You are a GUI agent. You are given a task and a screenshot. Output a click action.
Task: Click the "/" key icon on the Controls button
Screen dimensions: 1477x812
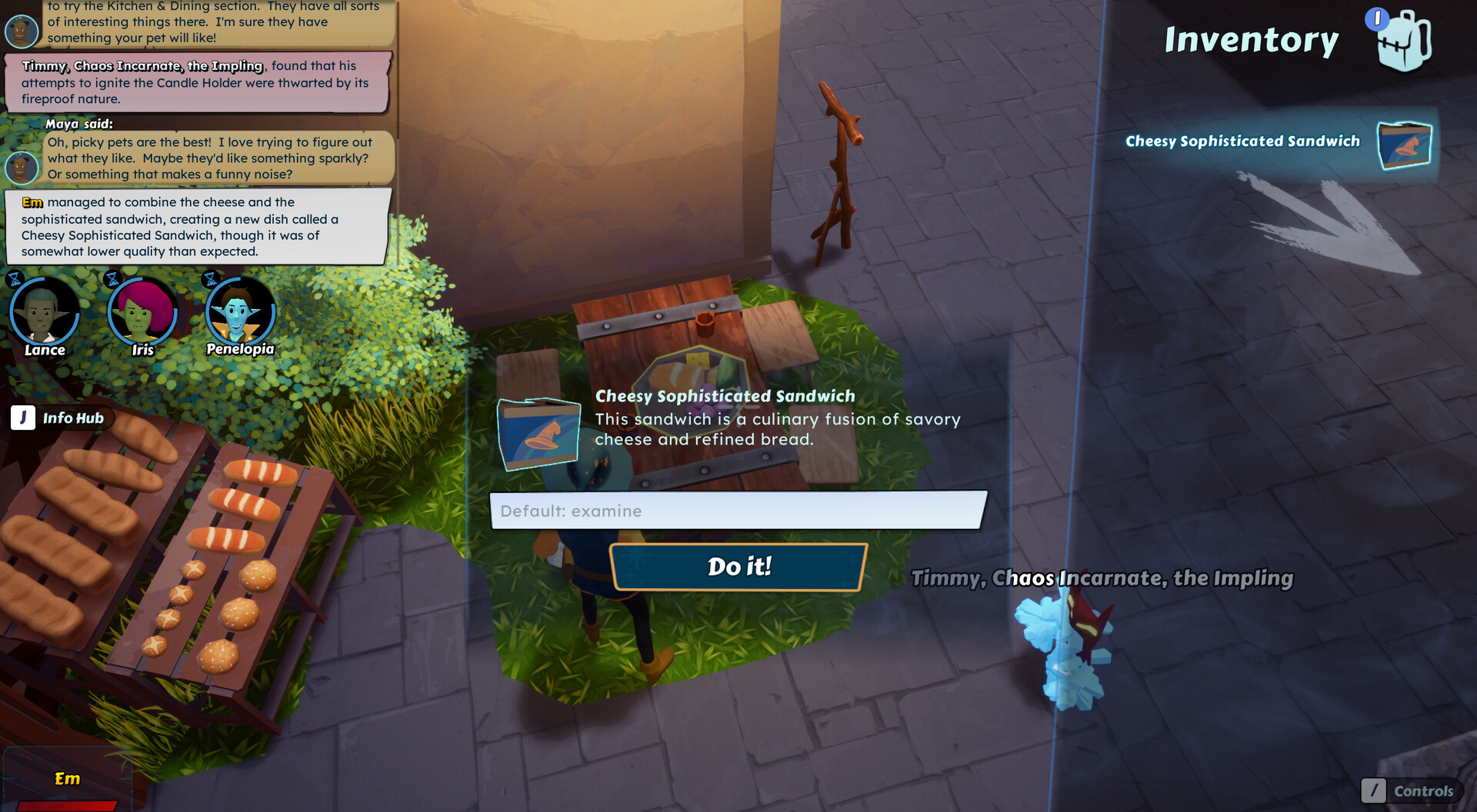point(1374,791)
